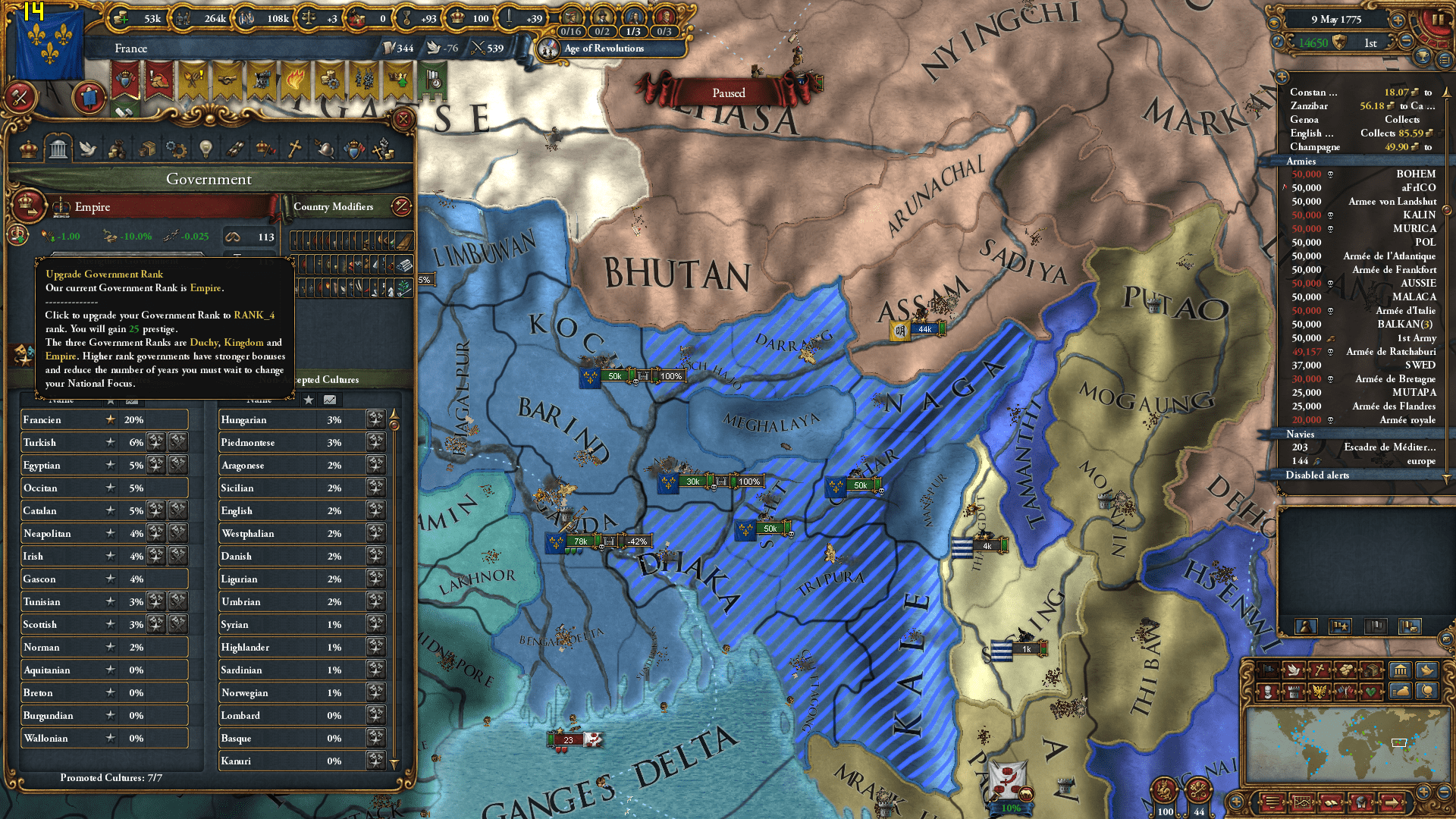Toggle promotion star beside Hungarian culture

click(x=375, y=420)
